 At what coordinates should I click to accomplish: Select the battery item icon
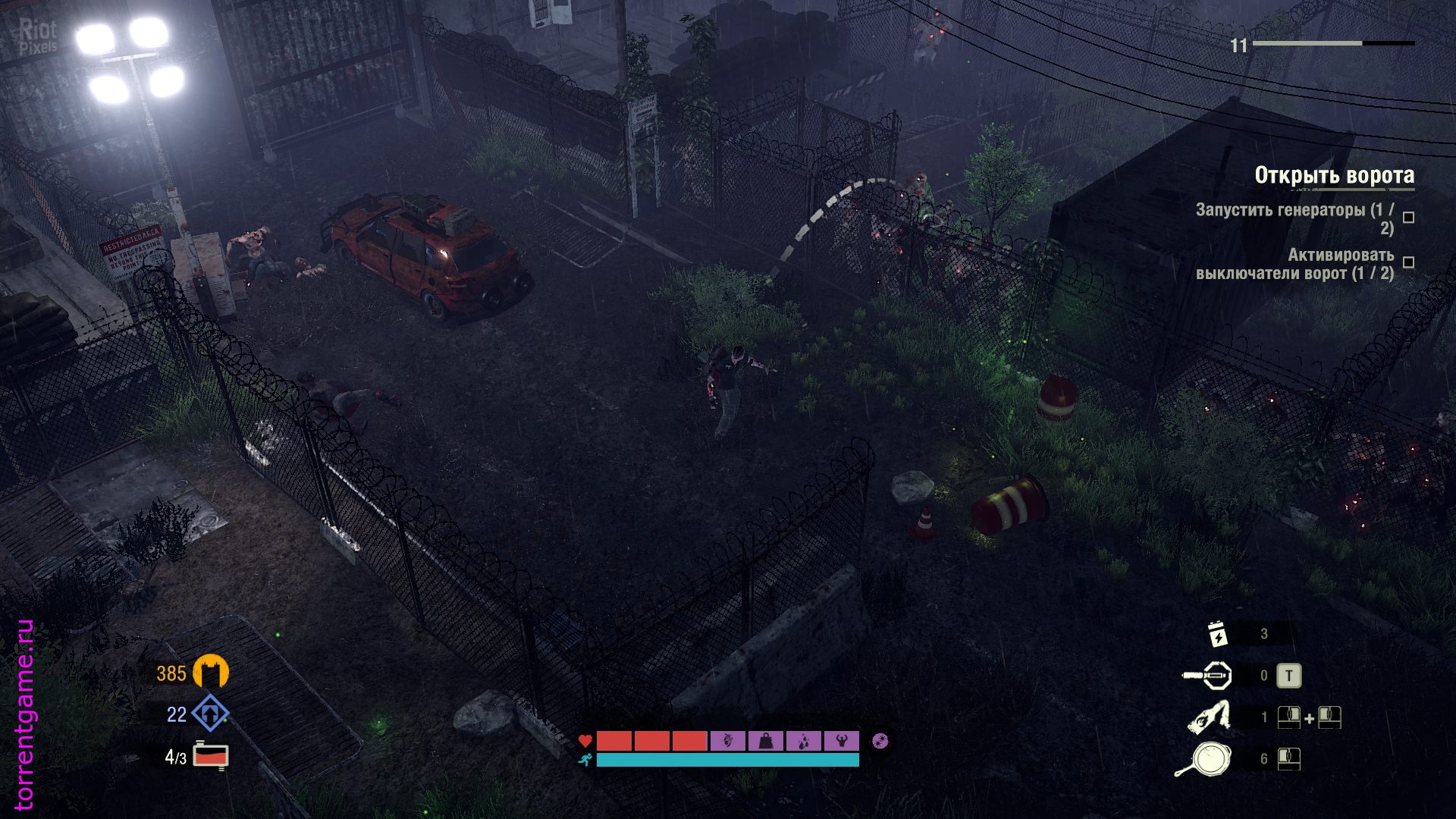(1217, 634)
